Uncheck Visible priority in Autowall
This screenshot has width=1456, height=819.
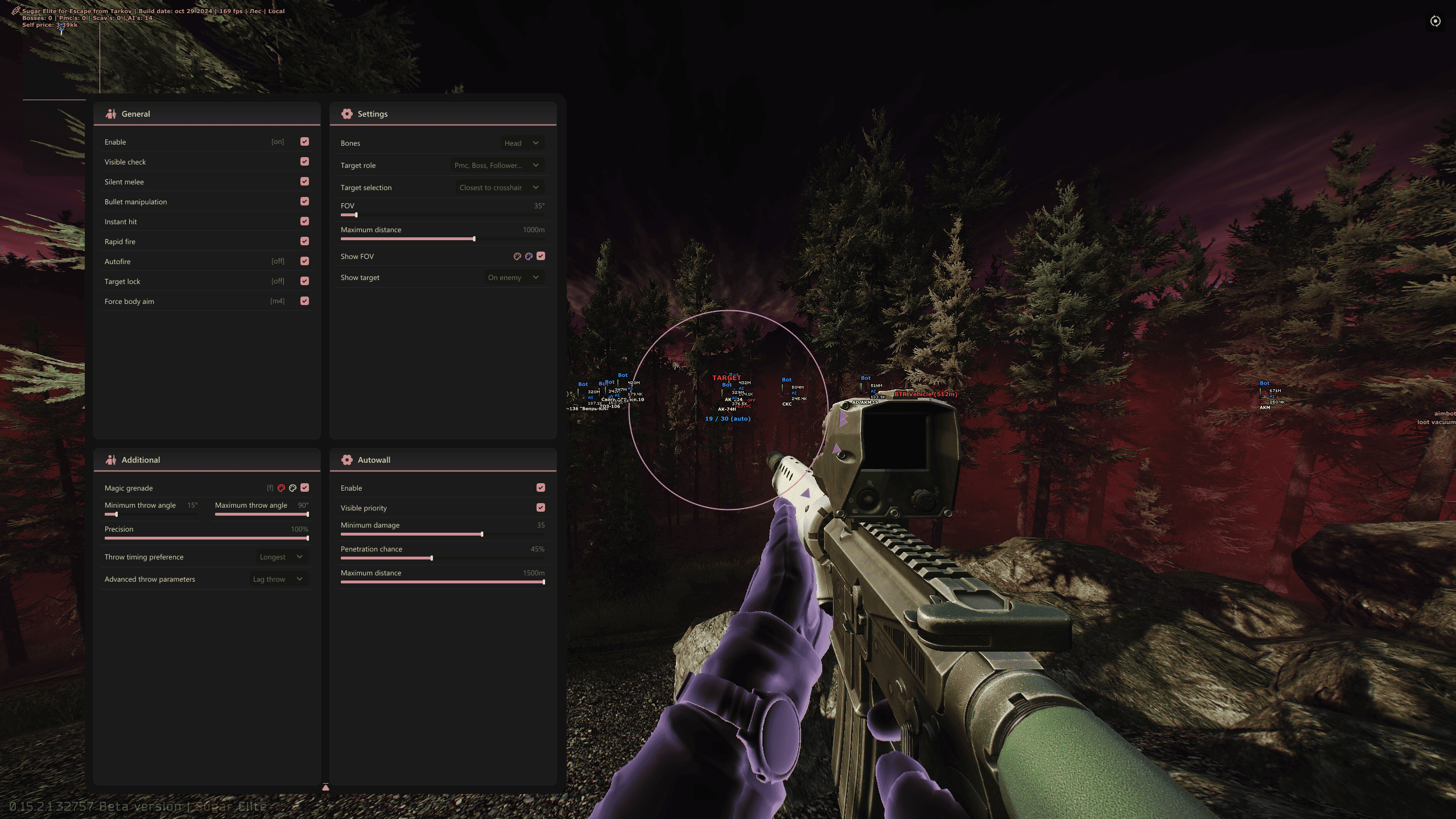click(541, 508)
